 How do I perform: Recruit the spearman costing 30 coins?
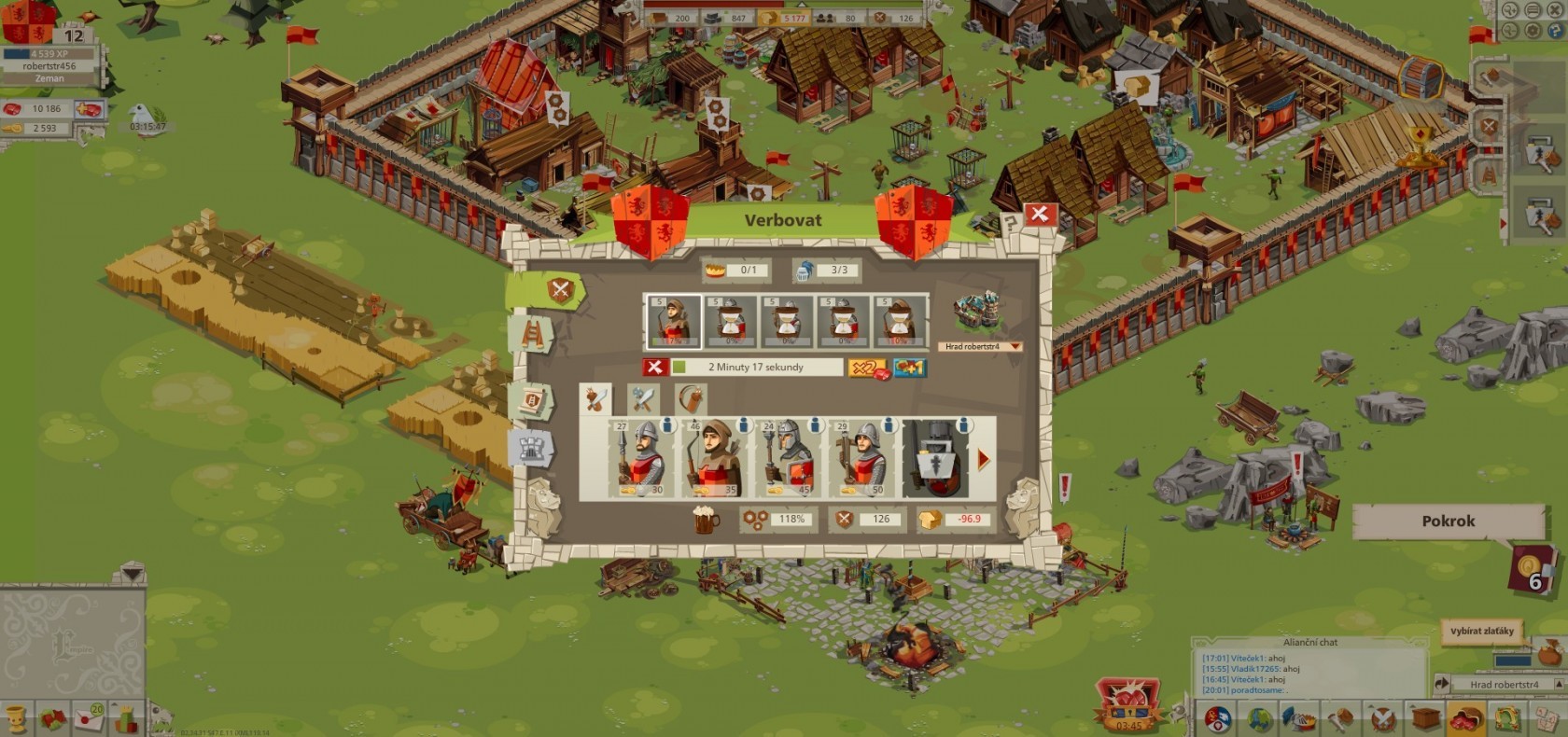pyautogui.click(x=640, y=458)
